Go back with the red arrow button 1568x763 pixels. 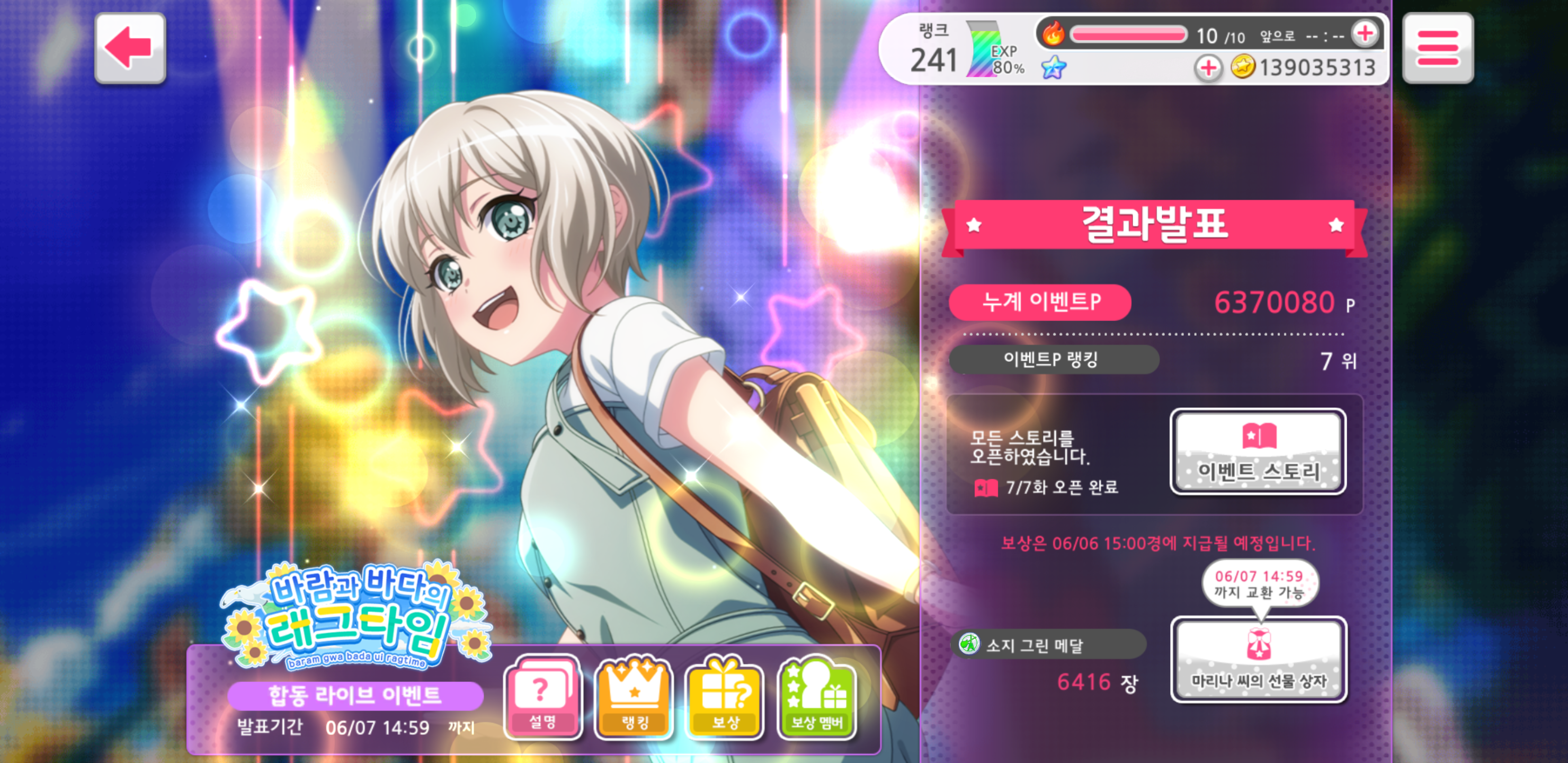[130, 48]
